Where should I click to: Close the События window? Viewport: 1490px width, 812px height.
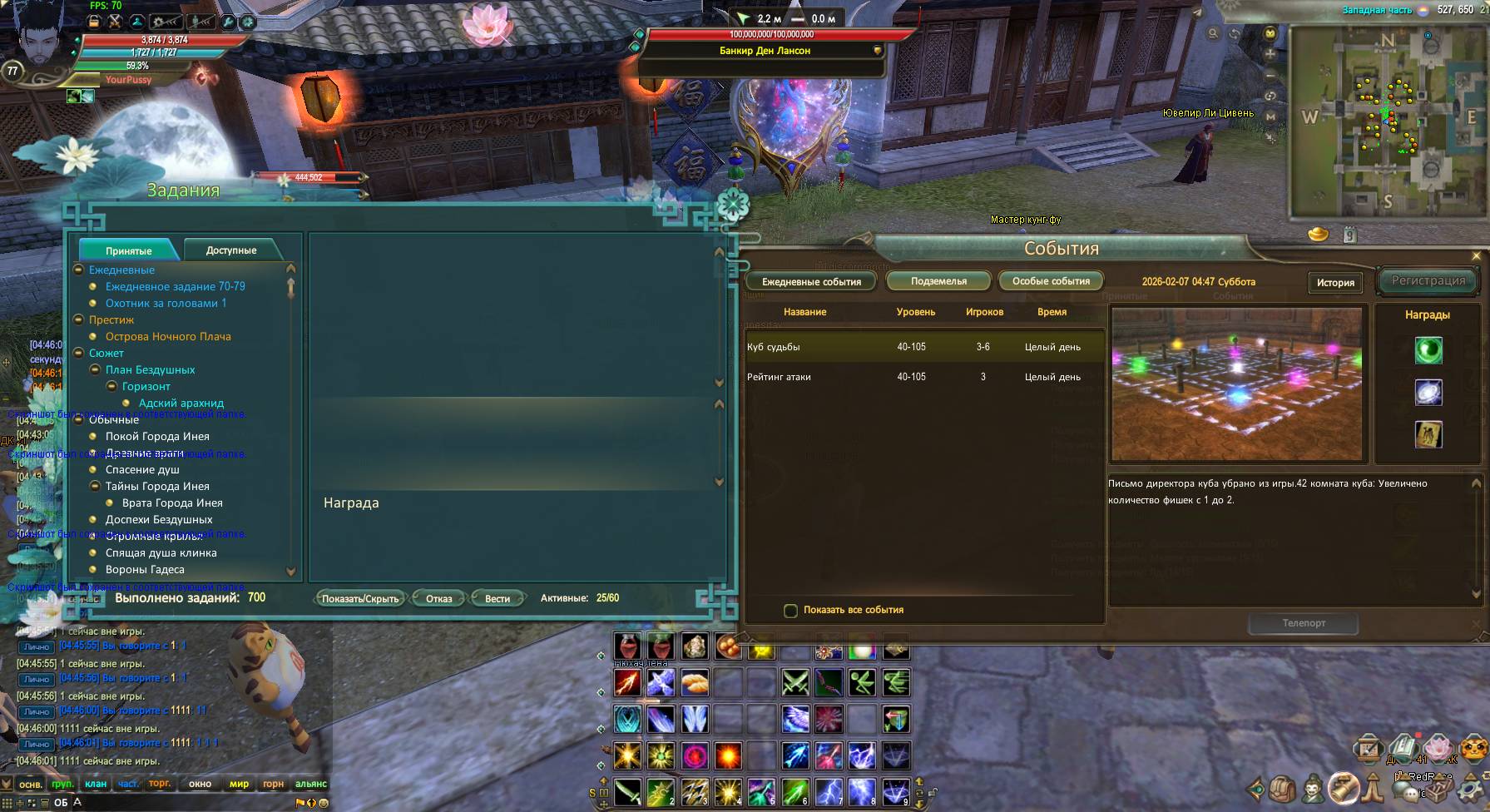click(1477, 256)
